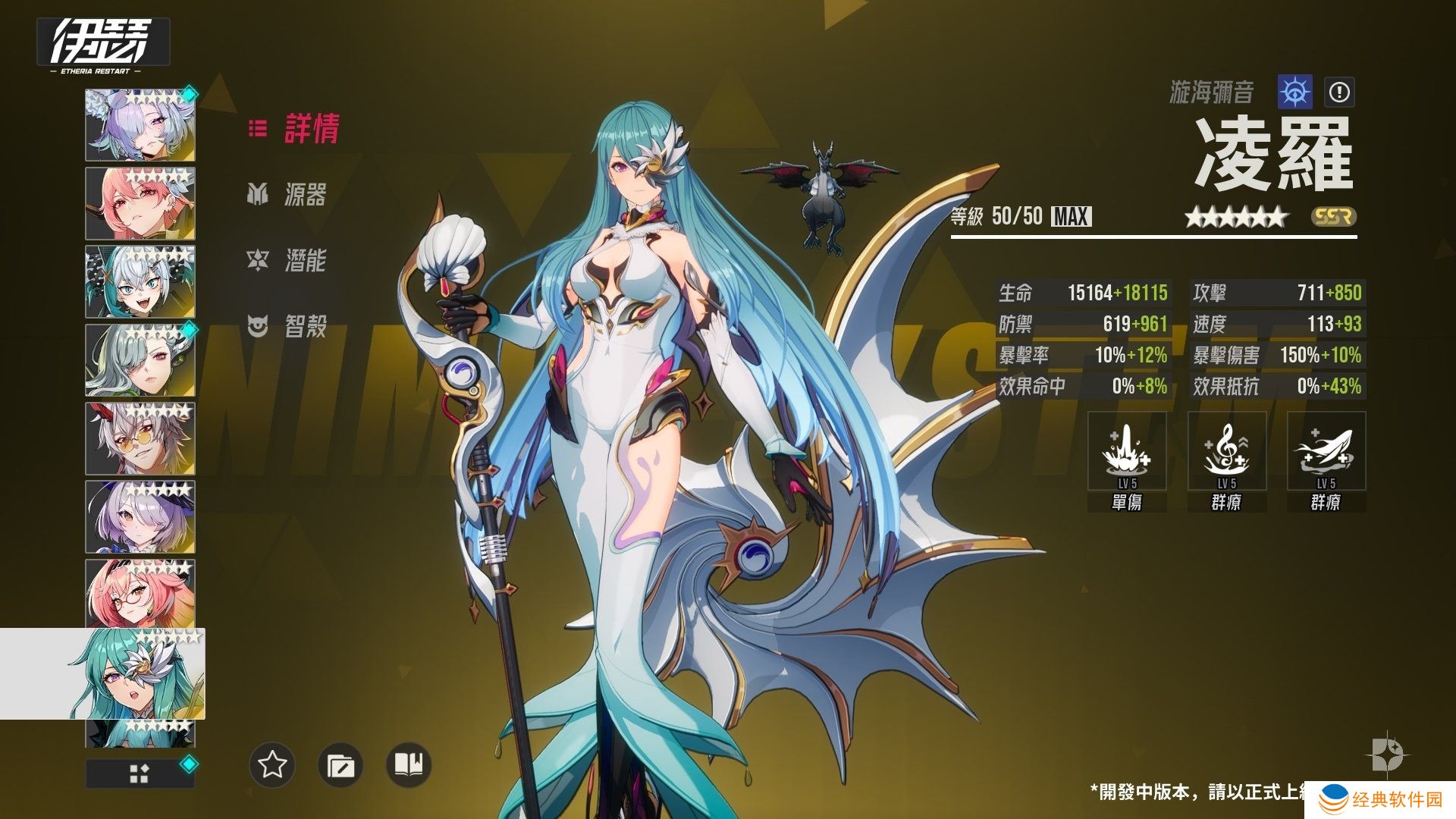Select the lavender-haired character portrait

tap(140, 125)
